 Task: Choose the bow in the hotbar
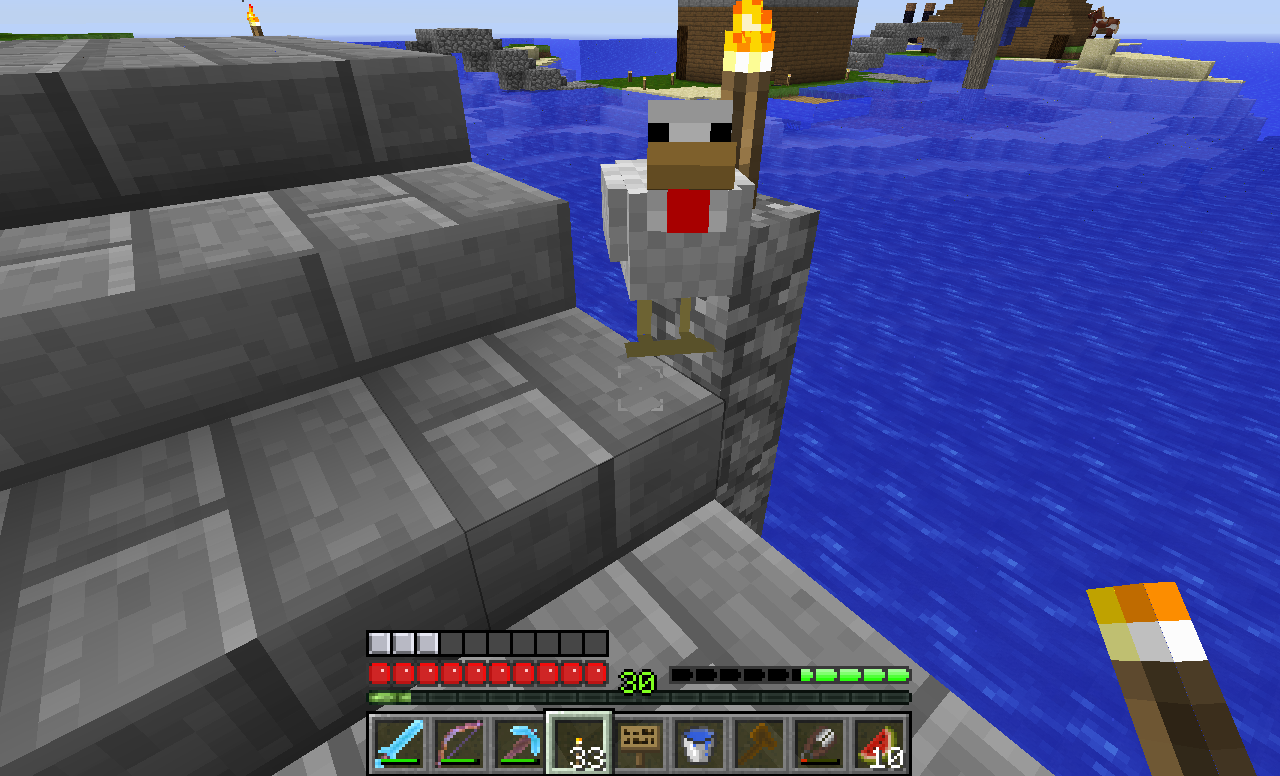click(x=458, y=744)
